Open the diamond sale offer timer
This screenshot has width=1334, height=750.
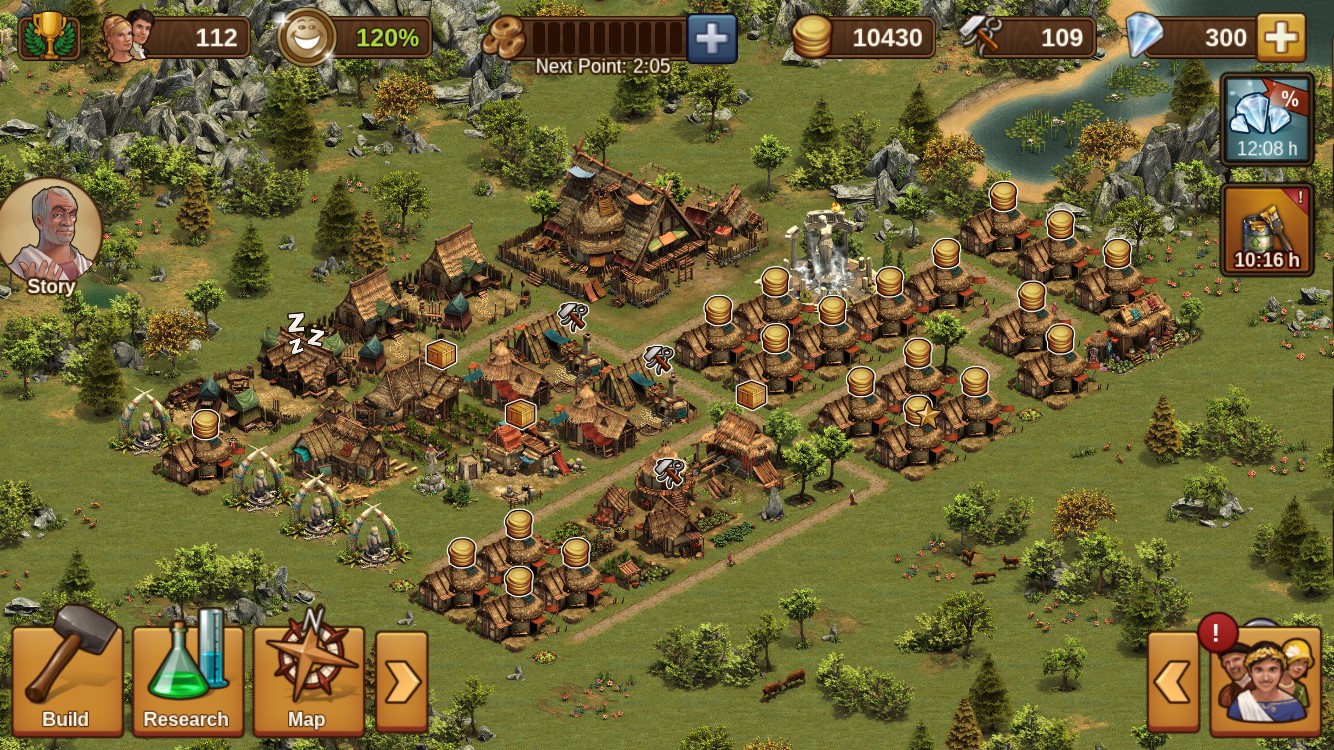pyautogui.click(x=1267, y=119)
